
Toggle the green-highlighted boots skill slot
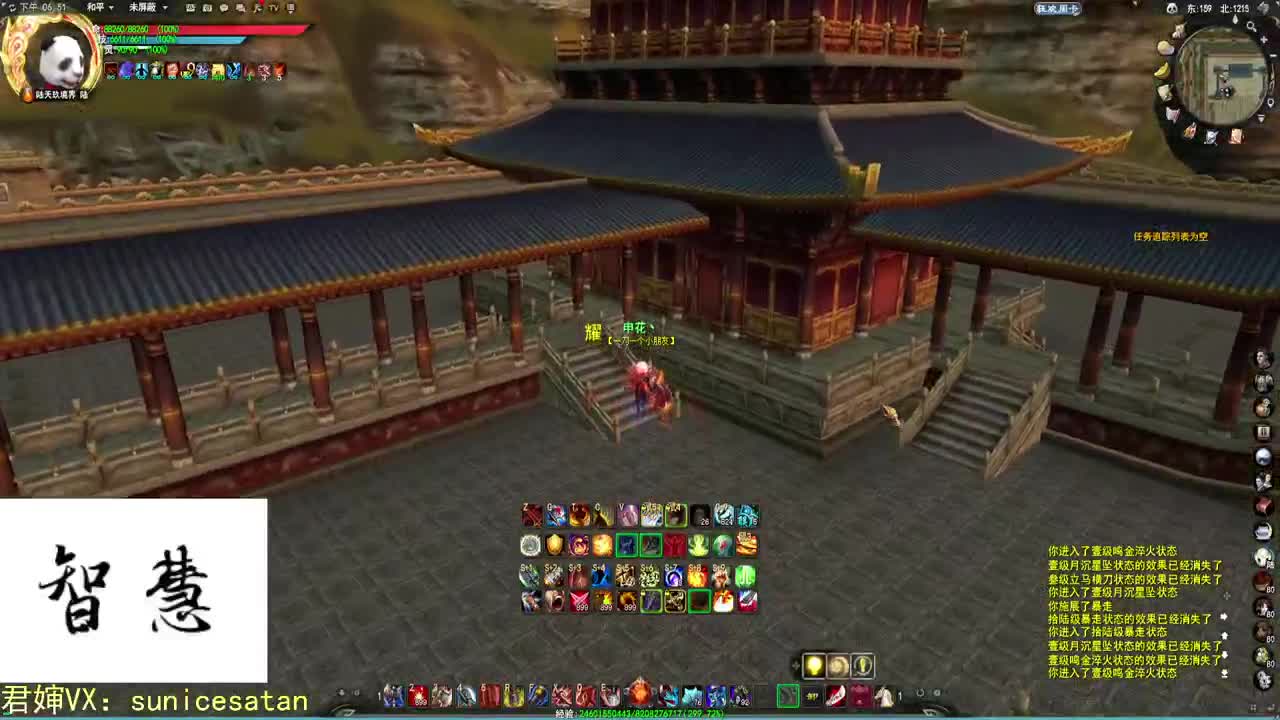point(651,545)
